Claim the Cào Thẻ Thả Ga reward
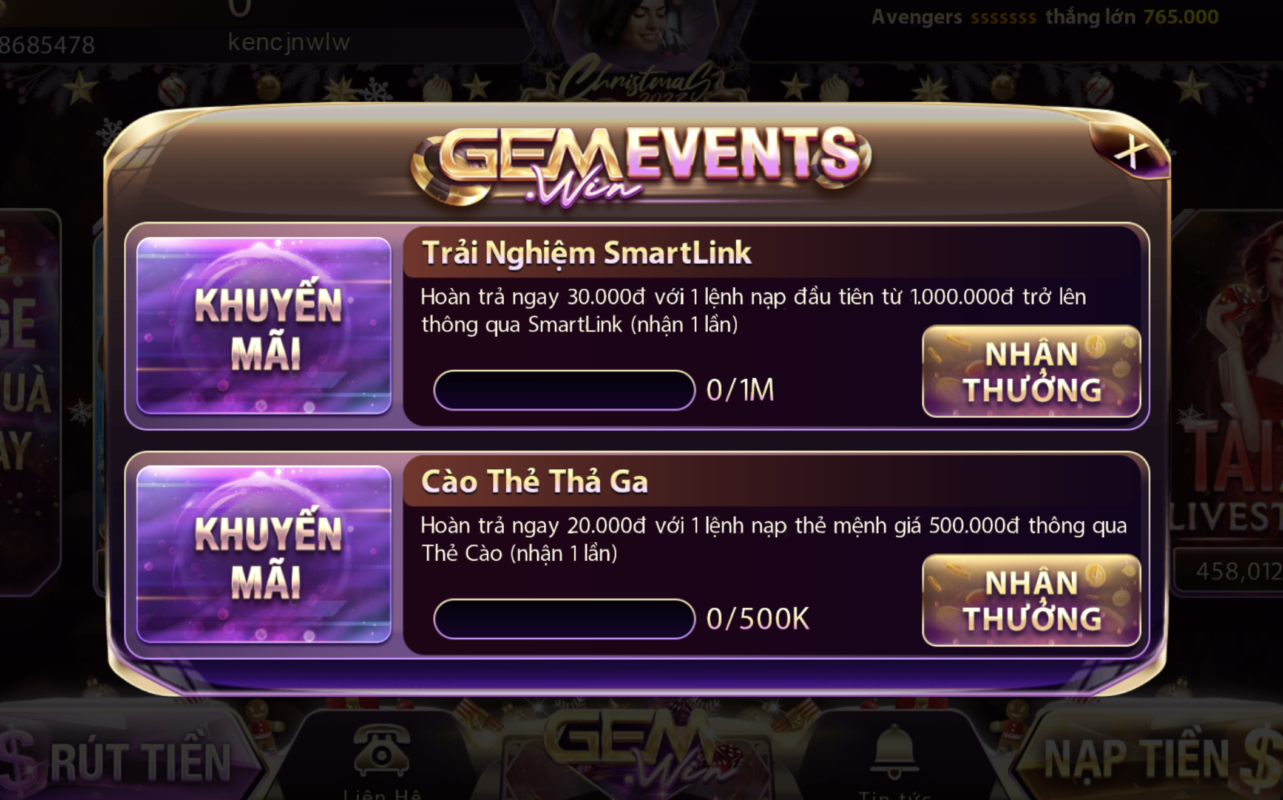The image size is (1283, 800). (x=1031, y=600)
